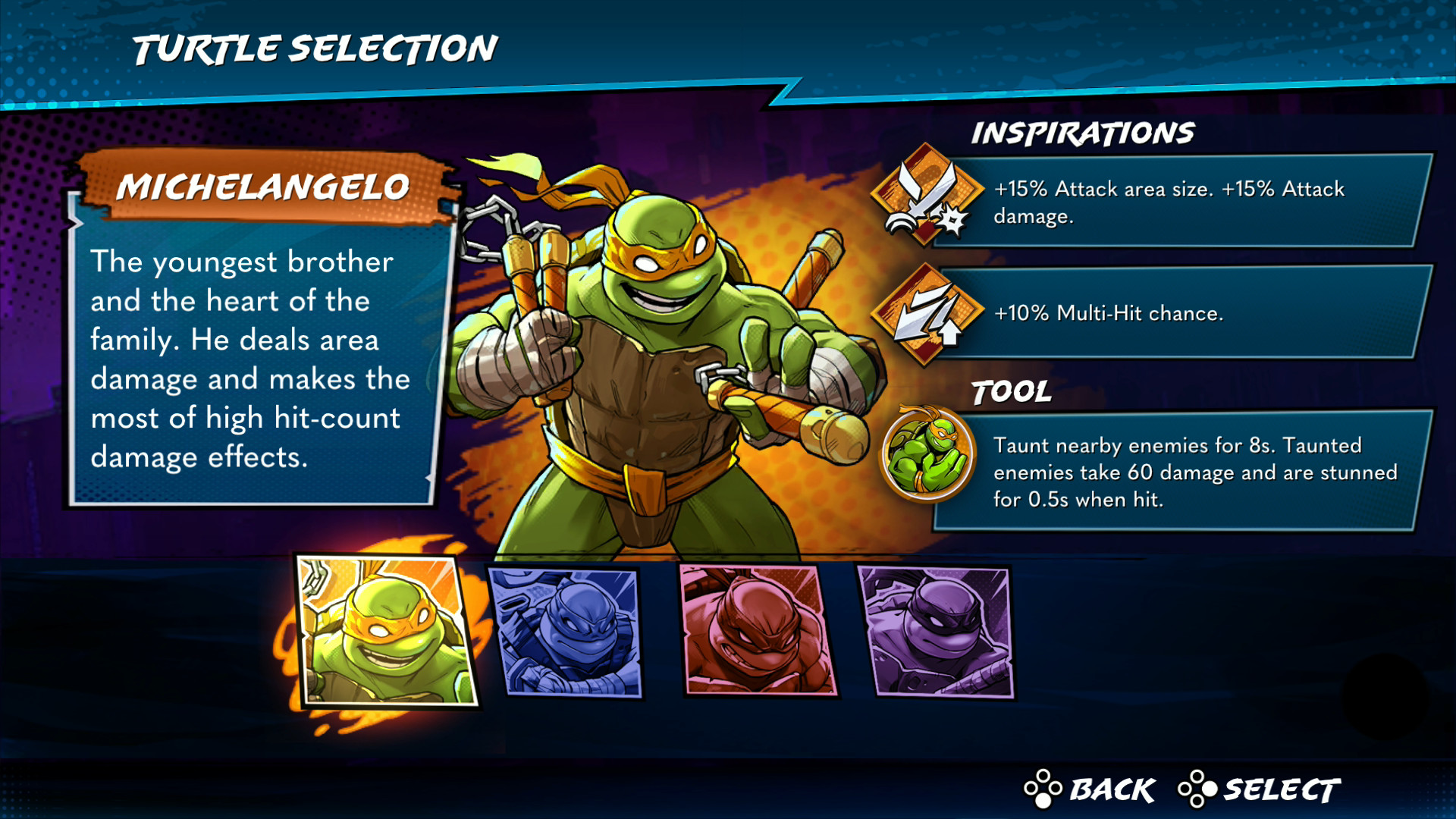The image size is (1456, 819).
Task: Go back using the Back button
Action: (x=1090, y=790)
